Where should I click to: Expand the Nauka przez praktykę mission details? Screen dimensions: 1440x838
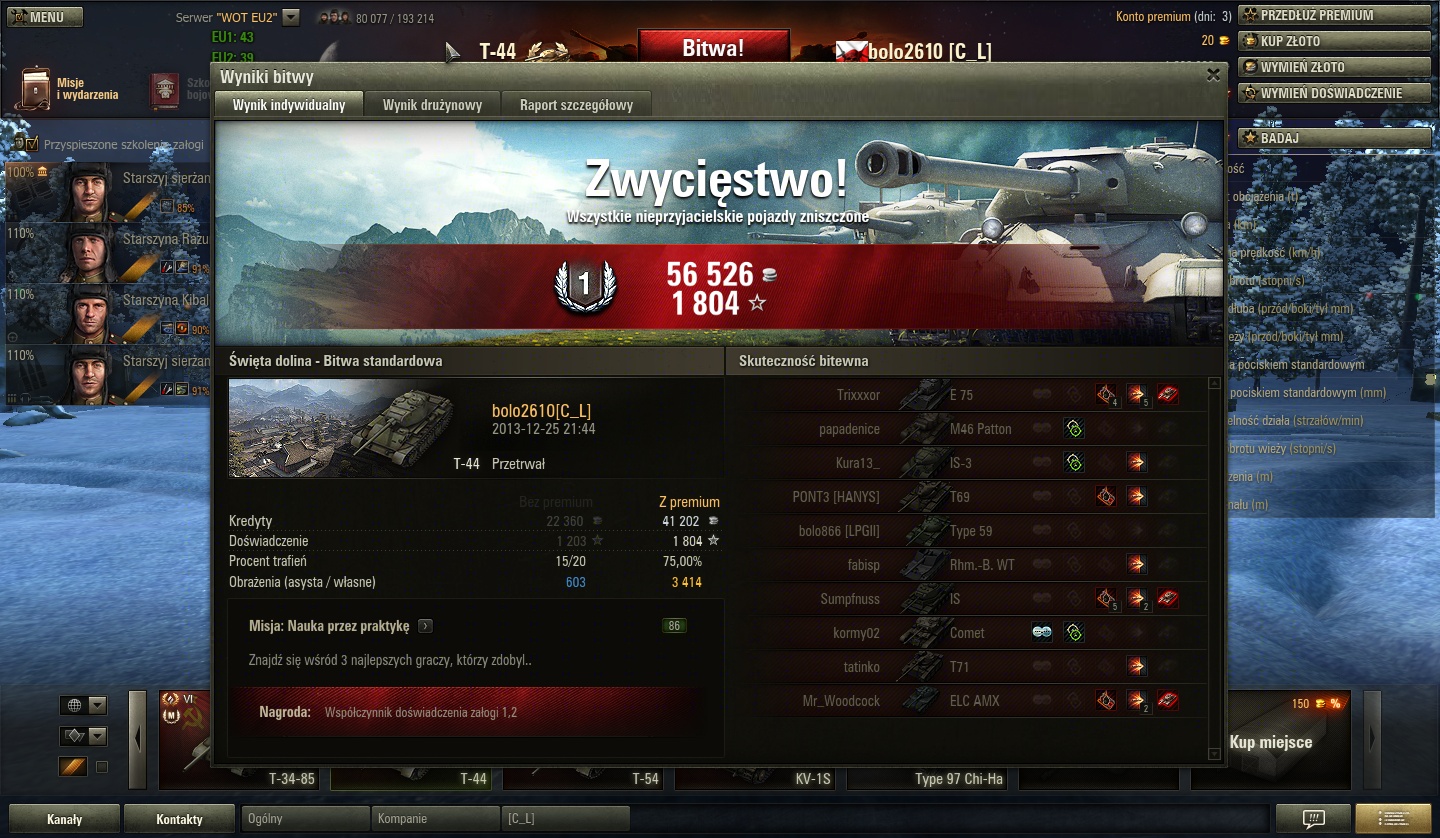coord(426,626)
